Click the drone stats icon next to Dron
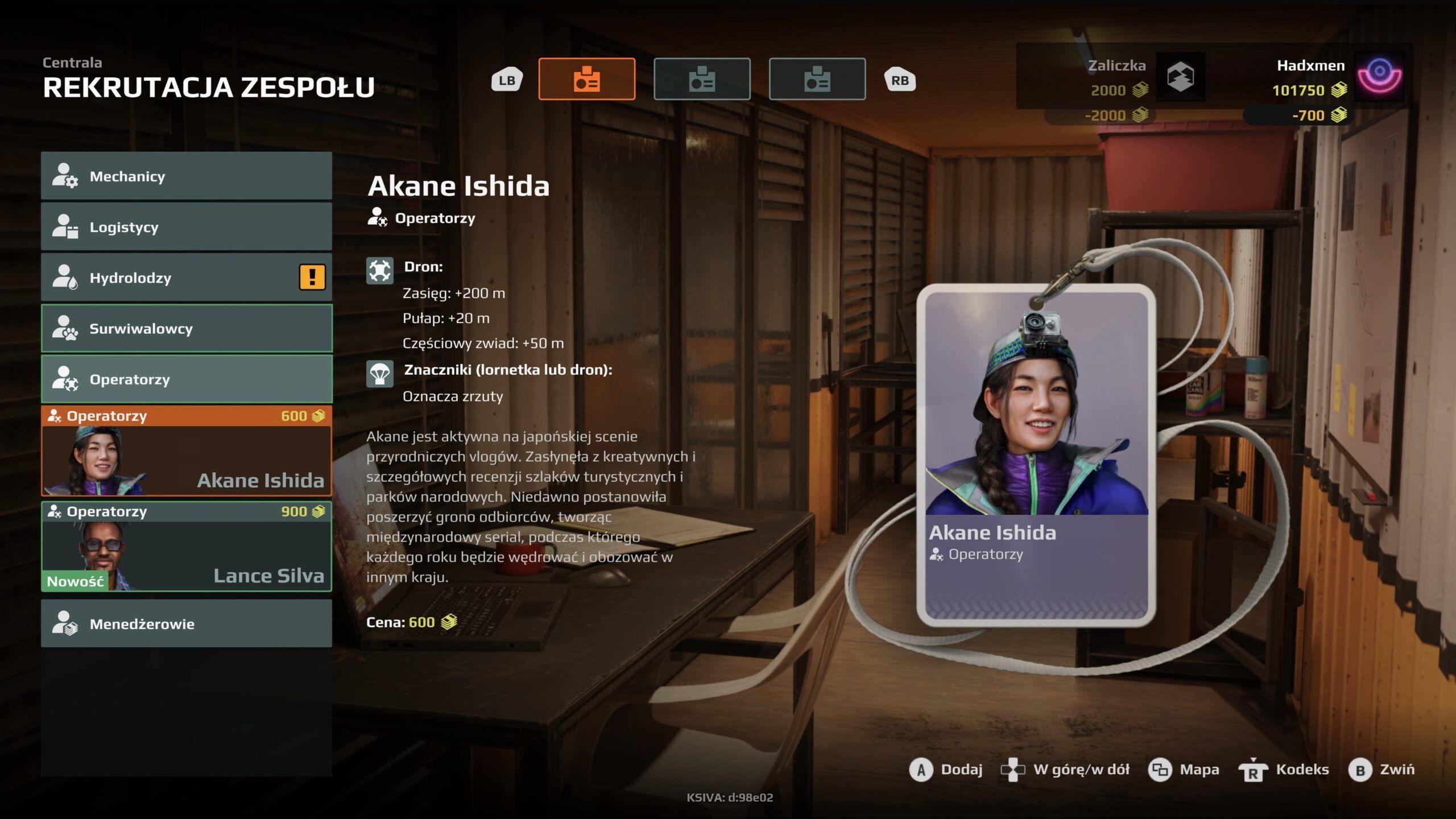Image resolution: width=1456 pixels, height=819 pixels. (381, 271)
